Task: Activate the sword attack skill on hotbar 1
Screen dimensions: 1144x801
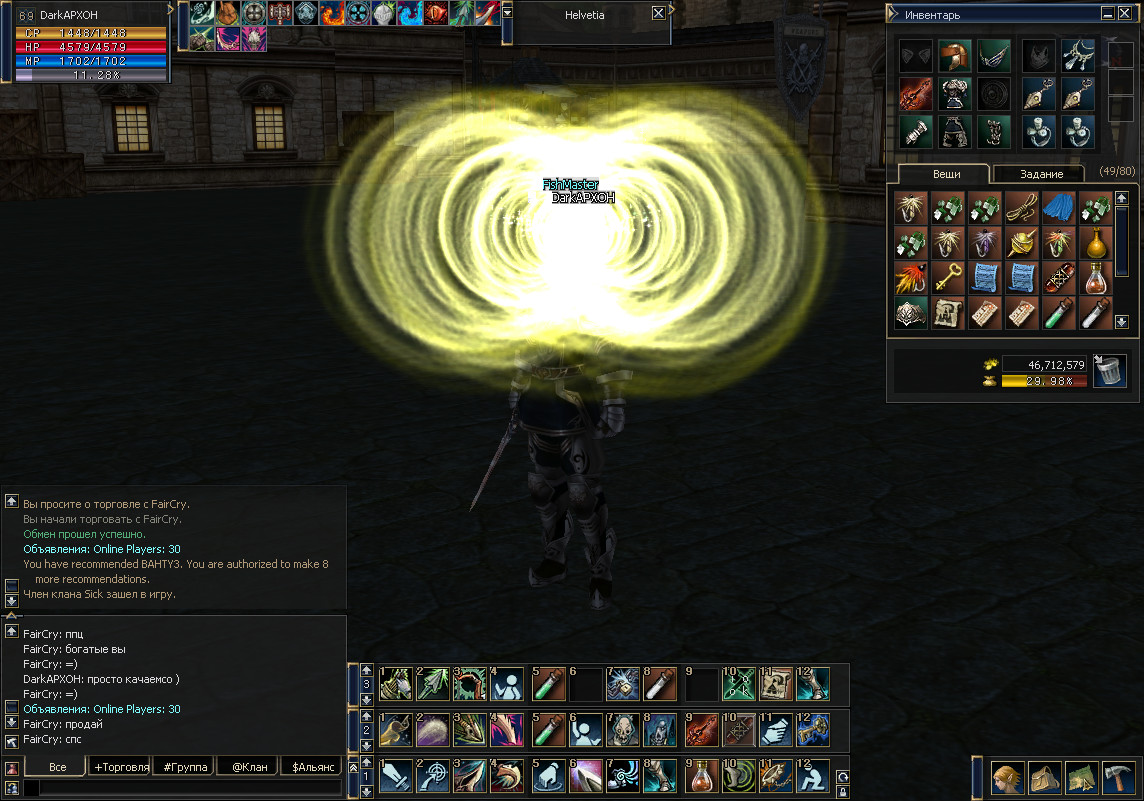Action: coord(396,775)
